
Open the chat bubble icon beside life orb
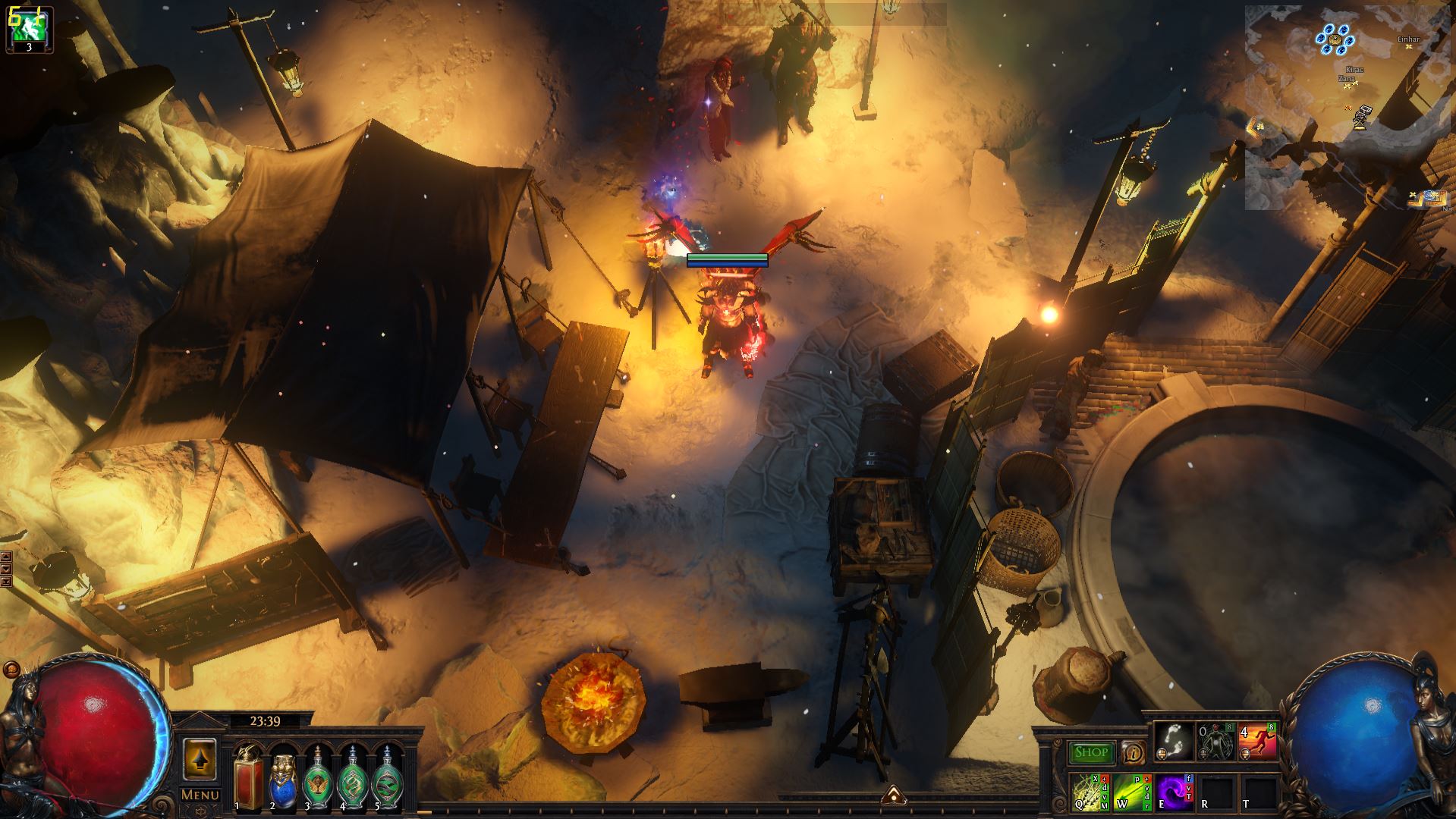pyautogui.click(x=11, y=669)
